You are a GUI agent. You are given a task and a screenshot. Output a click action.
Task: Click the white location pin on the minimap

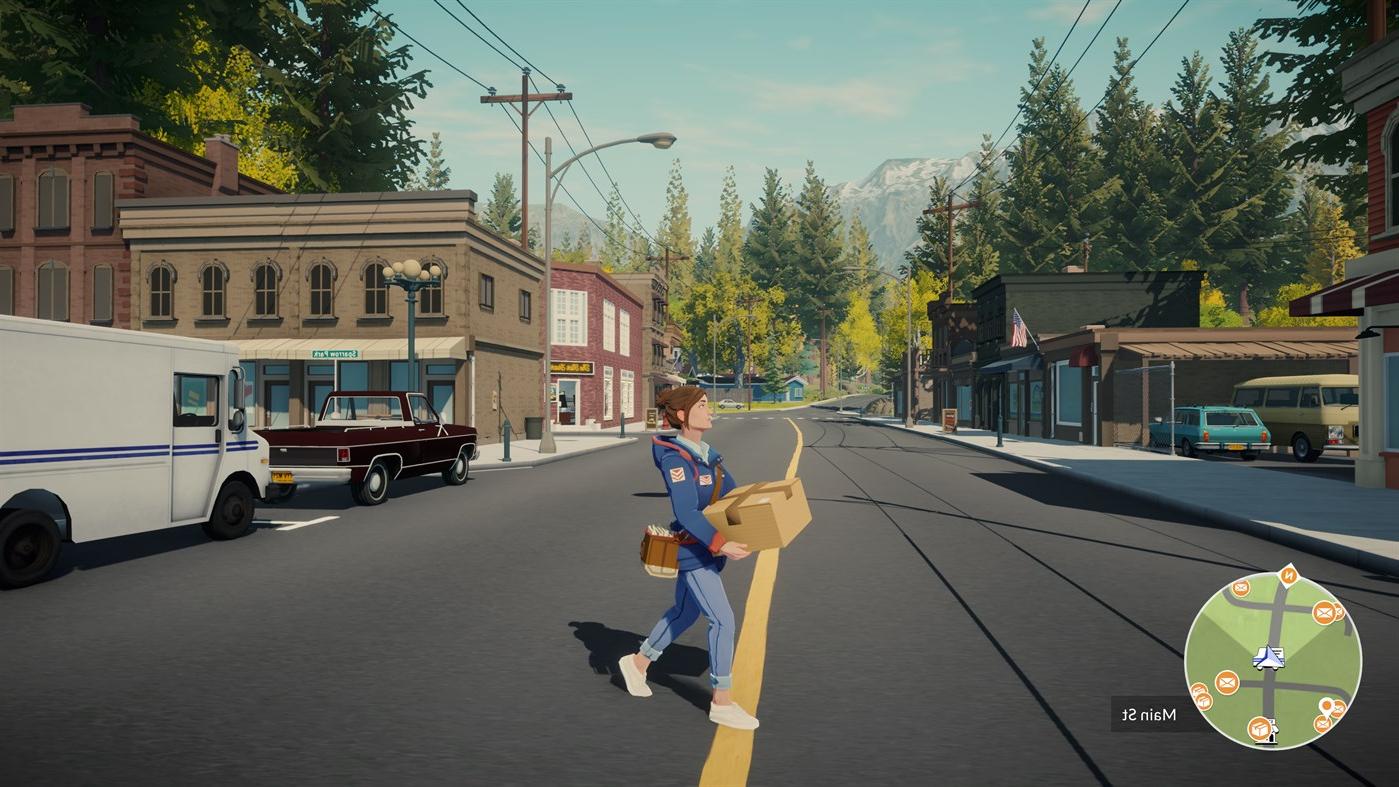(1326, 706)
